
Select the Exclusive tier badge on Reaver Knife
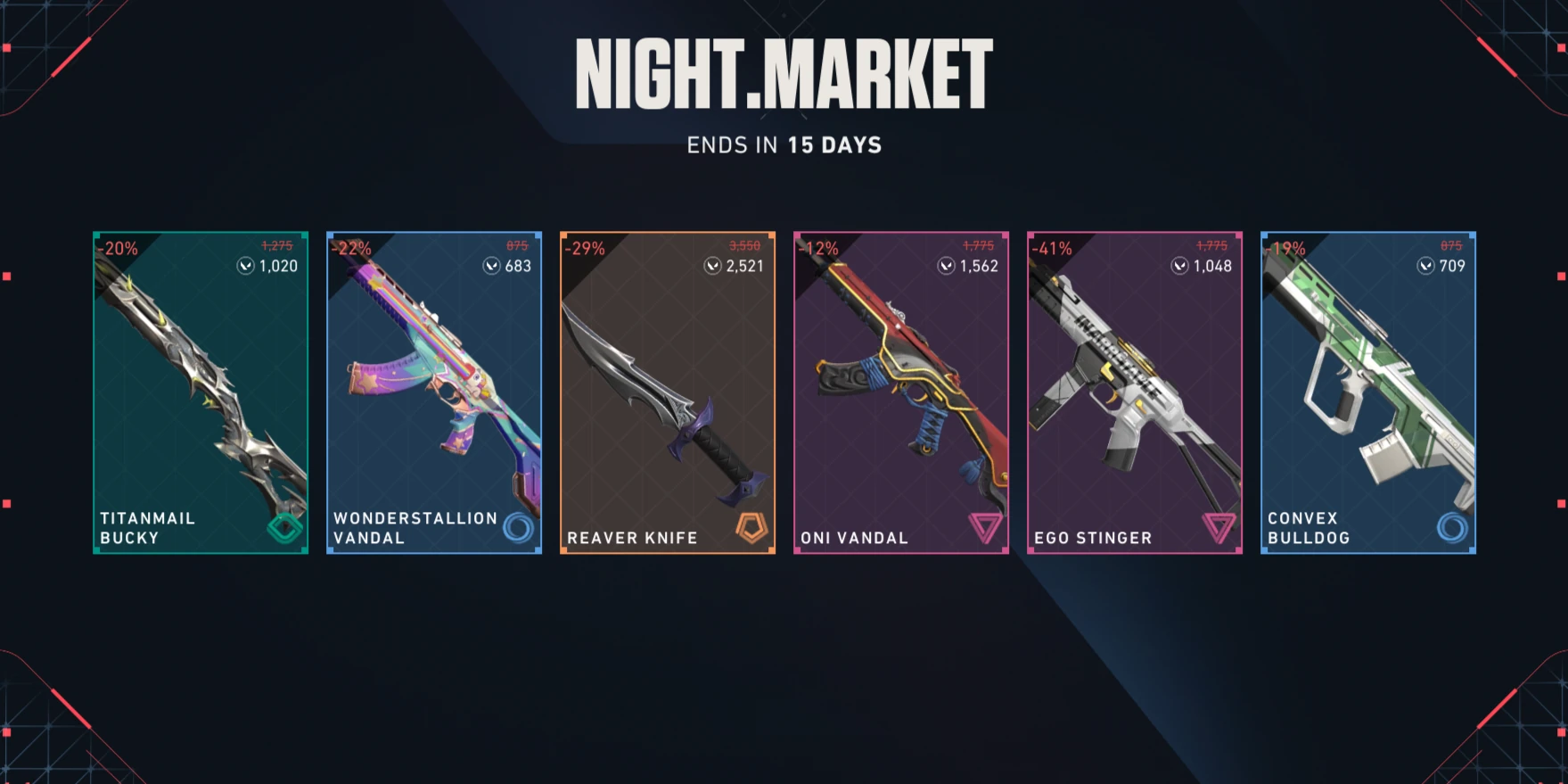[753, 528]
